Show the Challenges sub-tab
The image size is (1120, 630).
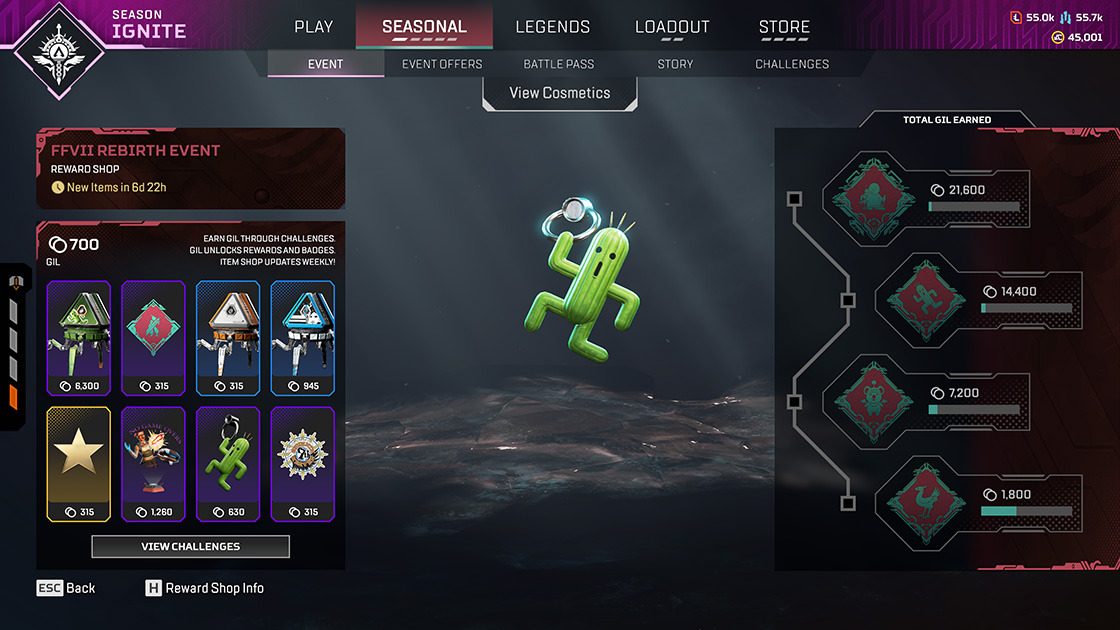(x=792, y=64)
